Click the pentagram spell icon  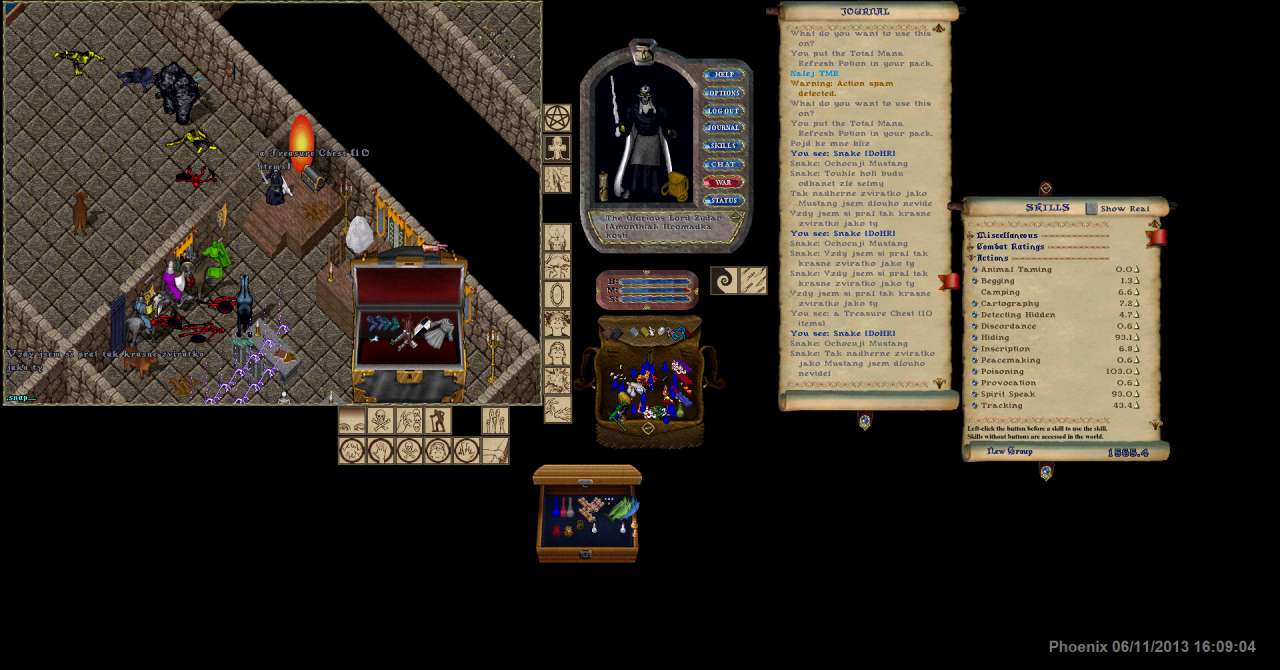tap(557, 118)
